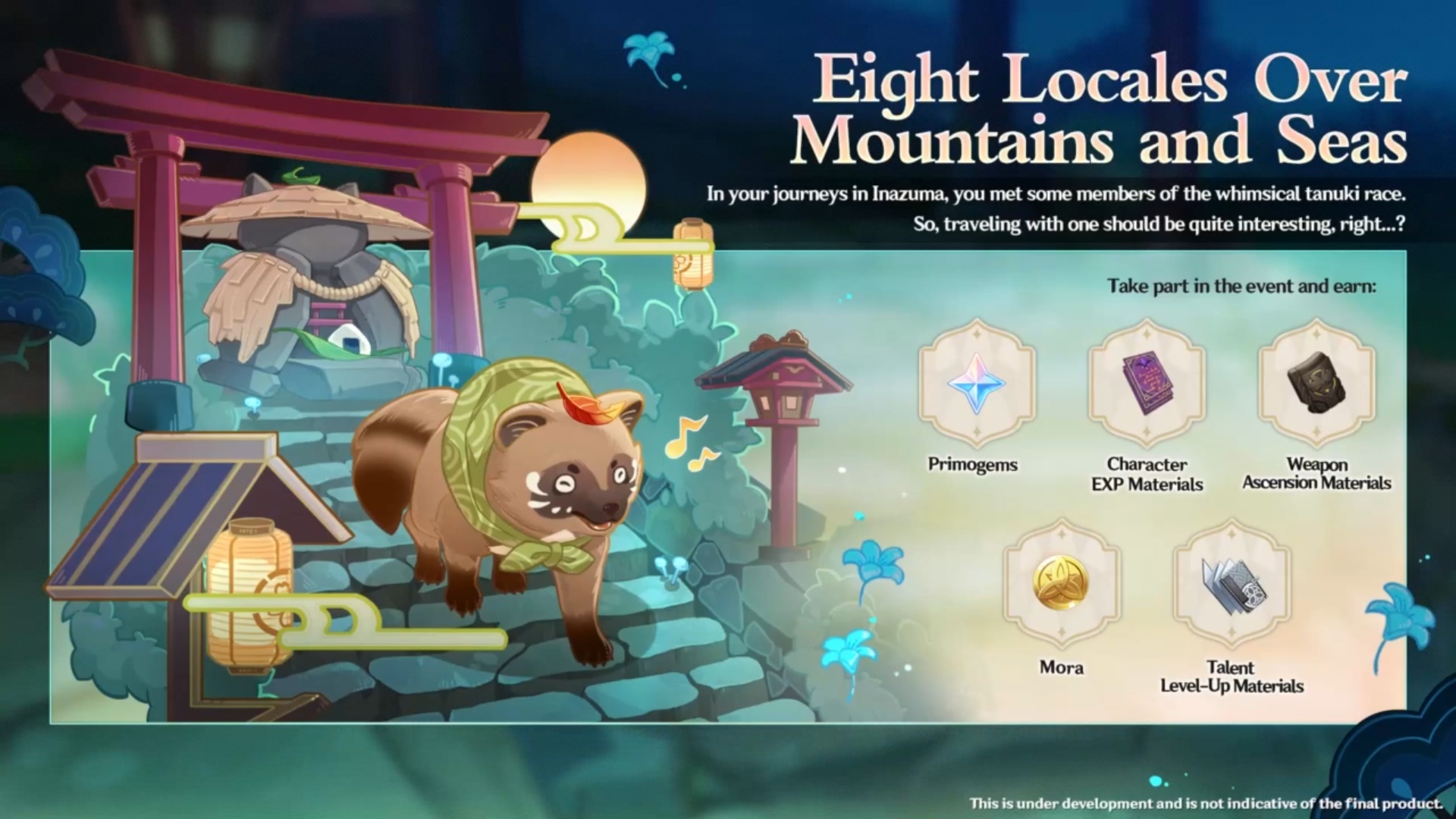This screenshot has width=1456, height=819.
Task: Inspect the Weapon Ascension Materials icon
Action: pyautogui.click(x=1316, y=384)
